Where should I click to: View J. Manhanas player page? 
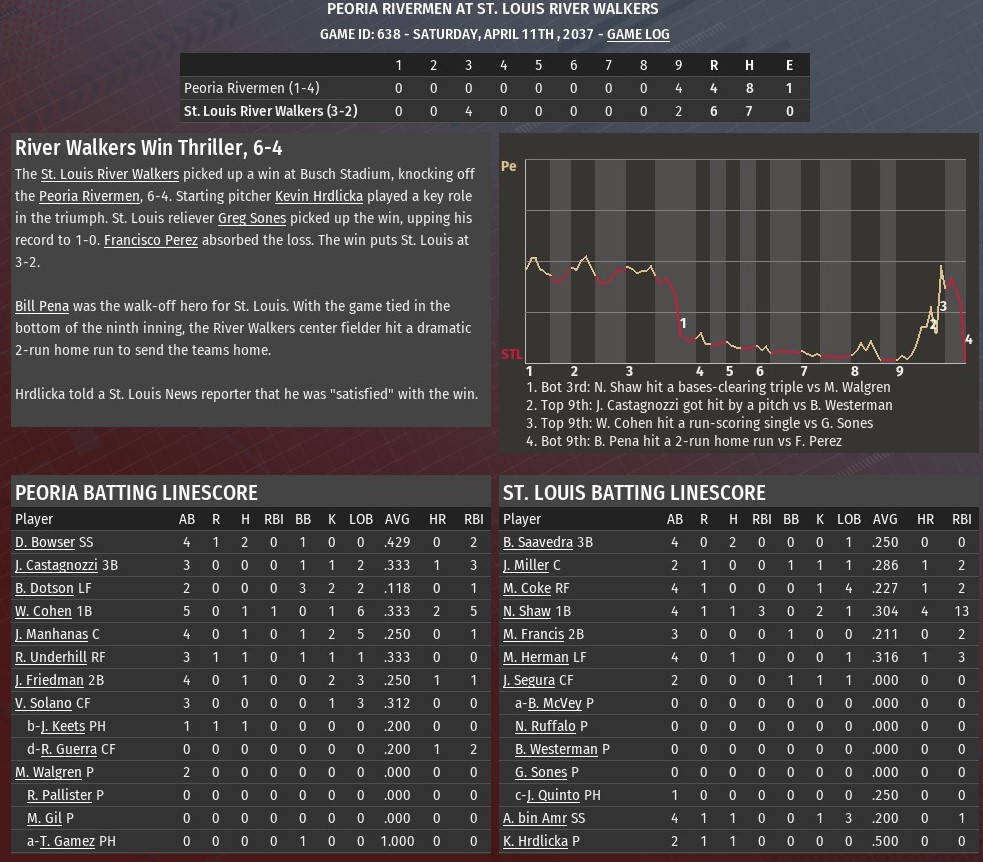coord(50,634)
